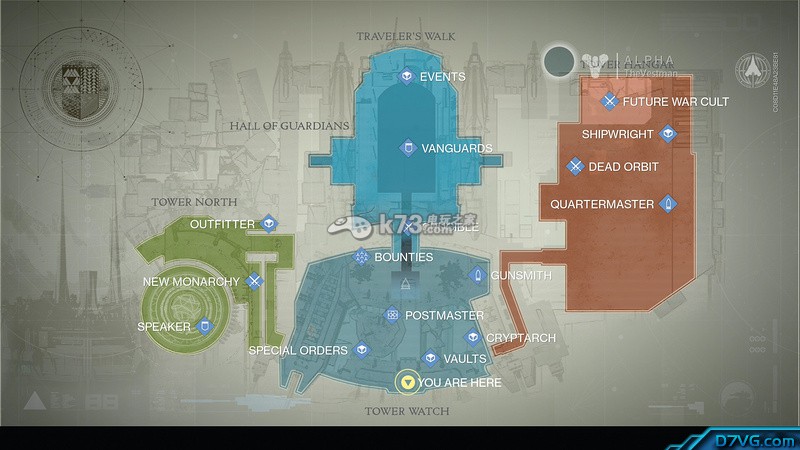
Task: Click the yellow You Are Here marker
Action: click(406, 382)
